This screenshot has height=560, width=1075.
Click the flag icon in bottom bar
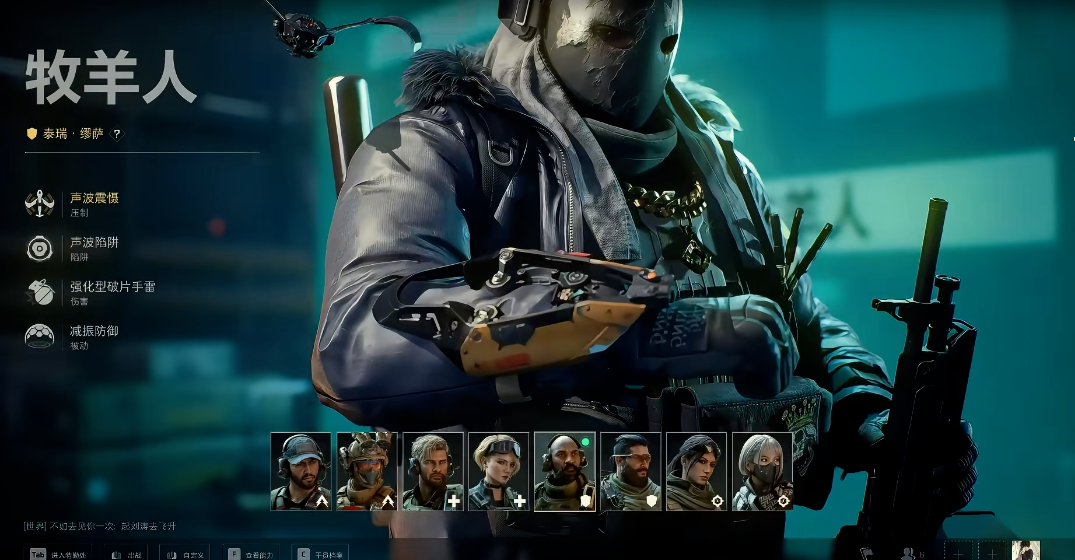tap(867, 553)
